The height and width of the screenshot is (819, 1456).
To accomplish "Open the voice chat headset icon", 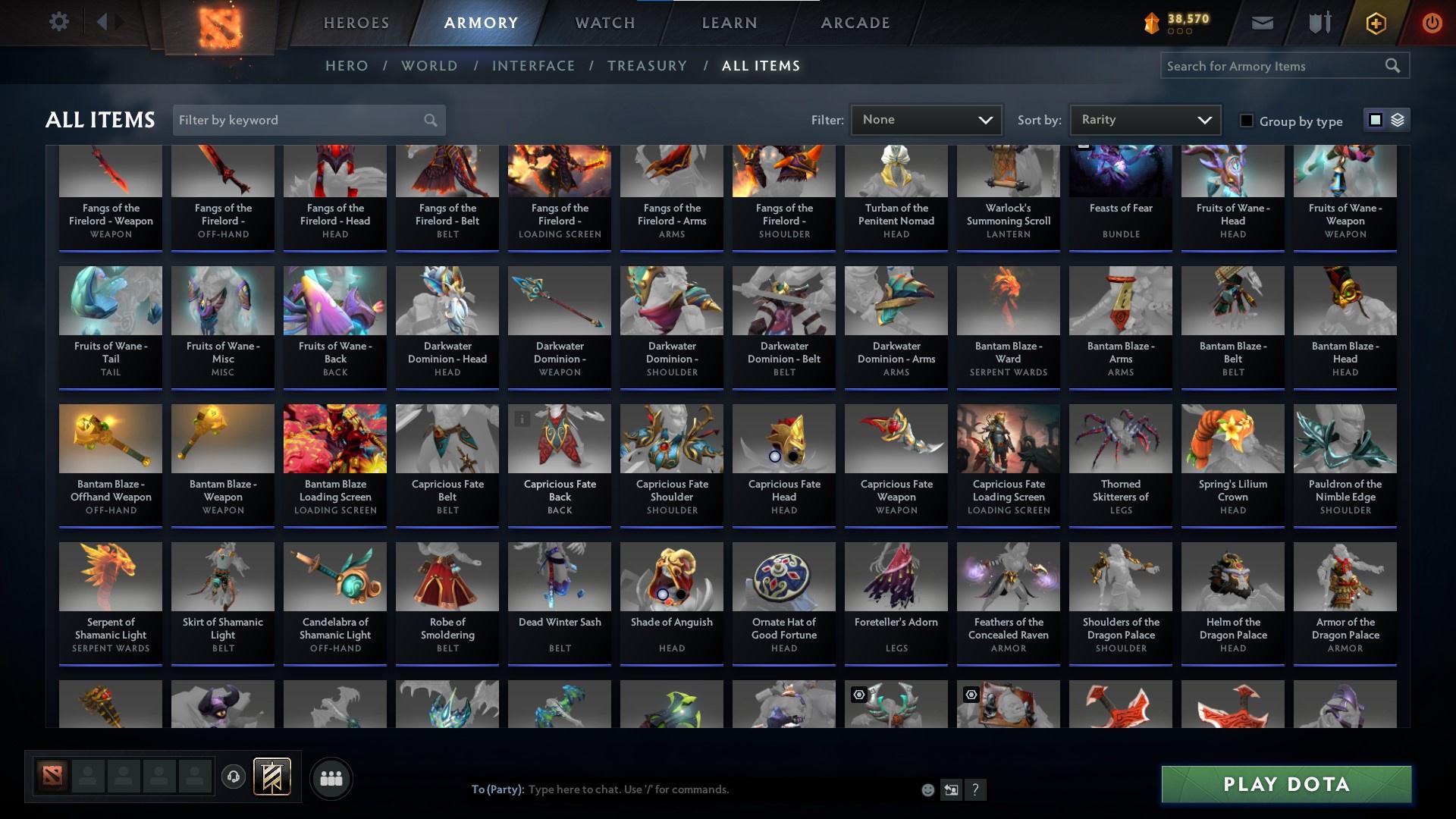I will [232, 778].
